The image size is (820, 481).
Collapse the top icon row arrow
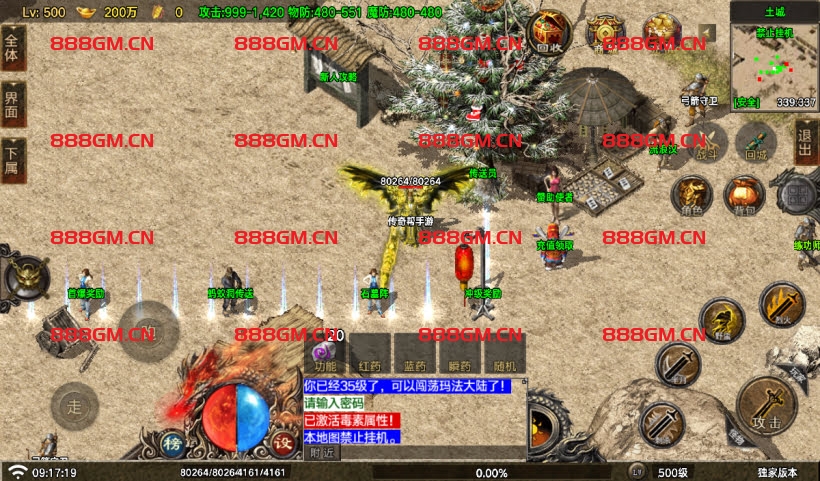pos(708,32)
